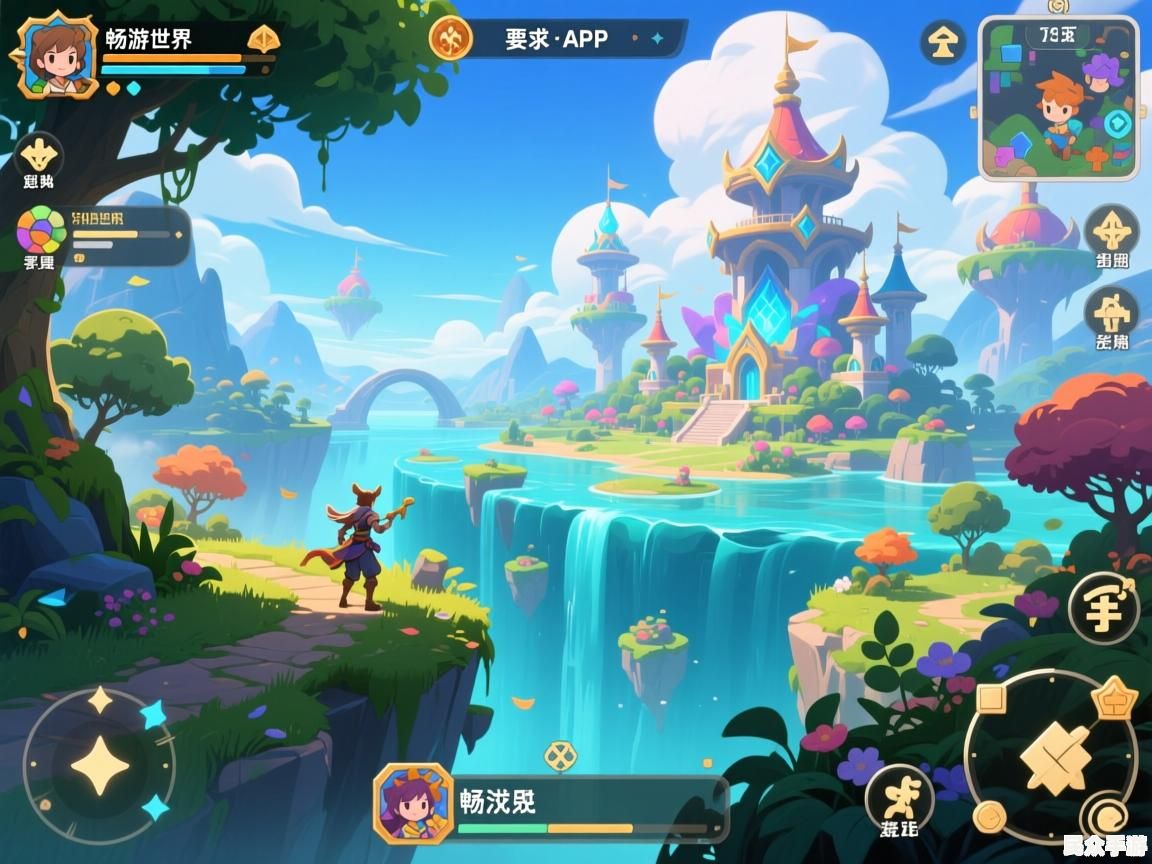Open the player portrait in the top-left
1152x864 pixels.
[56, 55]
